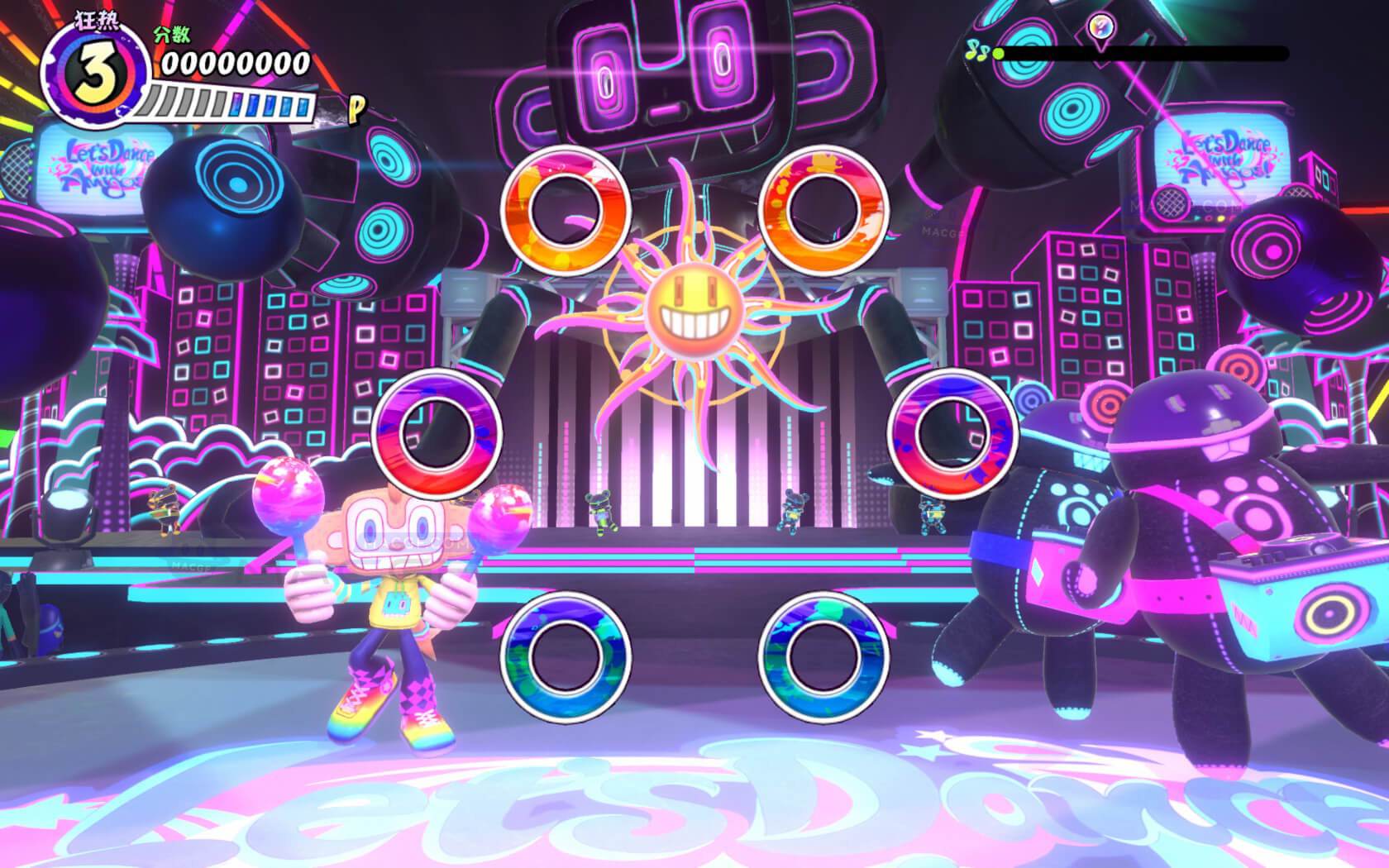Select the blue ring next to the monkey's legs
Screen dimensions: 1389x868
566,653
